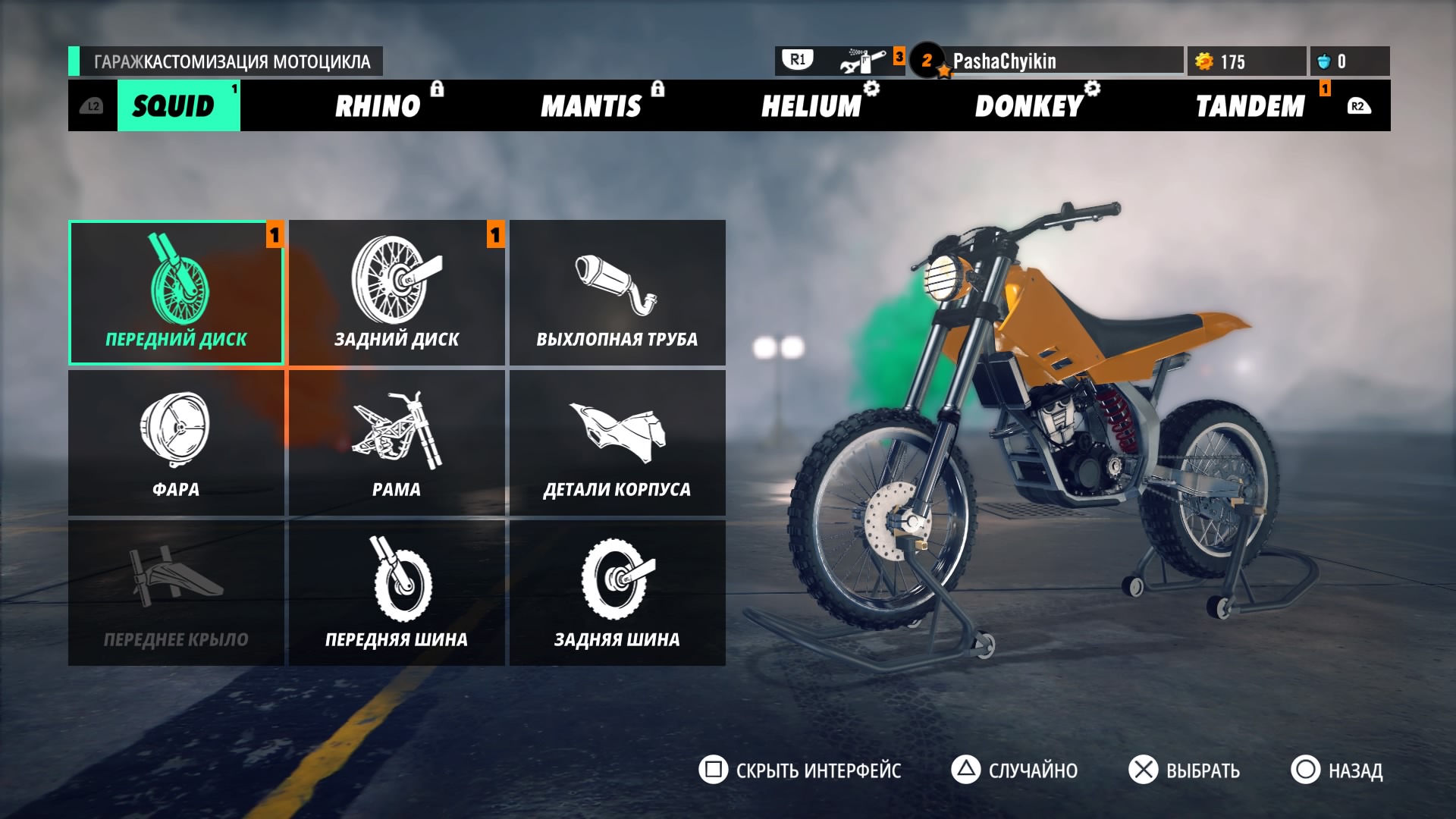Viewport: 1456px width, 819px height.
Task: Open the Фара headlight tile
Action: [x=176, y=443]
